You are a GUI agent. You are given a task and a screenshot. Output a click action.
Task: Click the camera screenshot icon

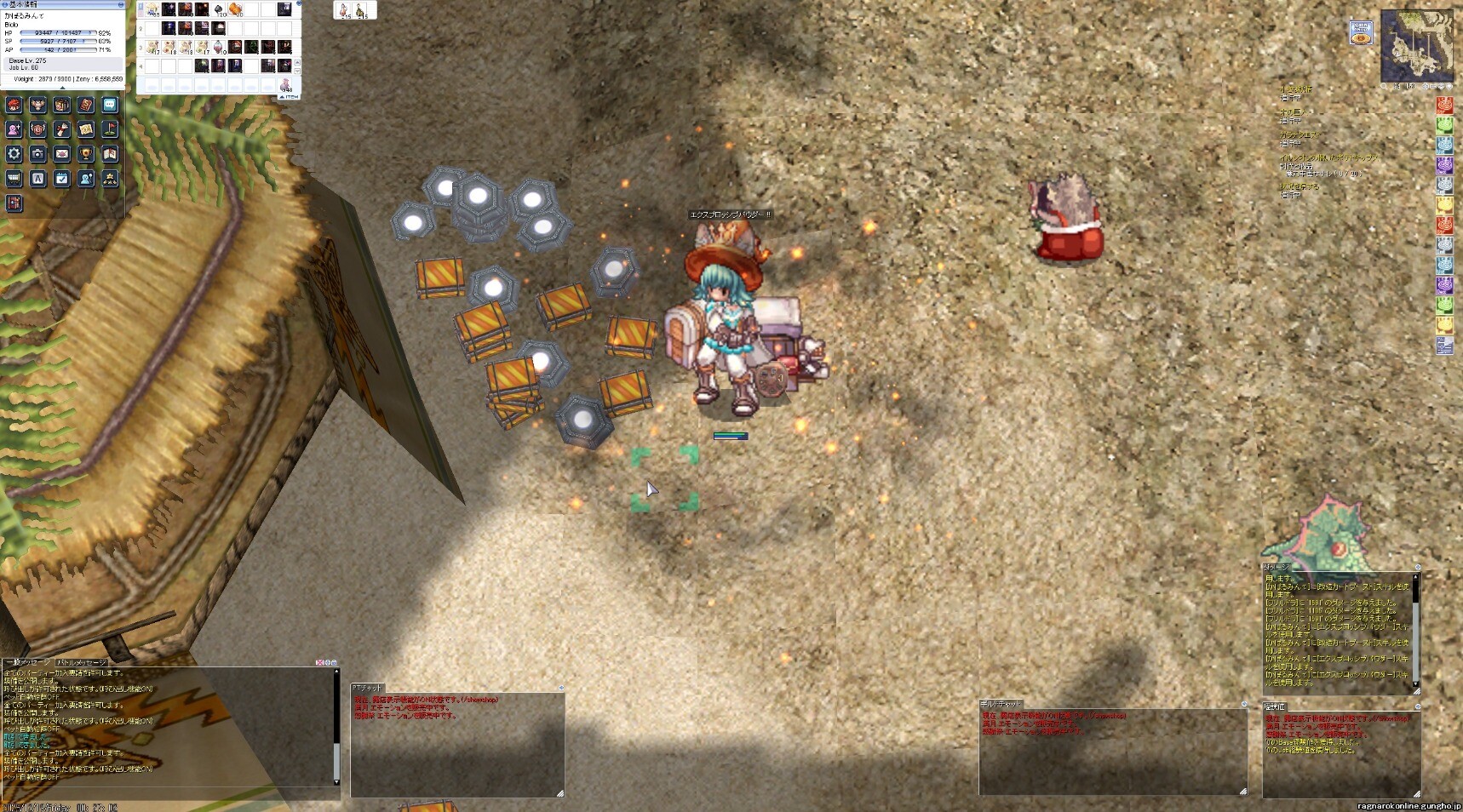37,154
